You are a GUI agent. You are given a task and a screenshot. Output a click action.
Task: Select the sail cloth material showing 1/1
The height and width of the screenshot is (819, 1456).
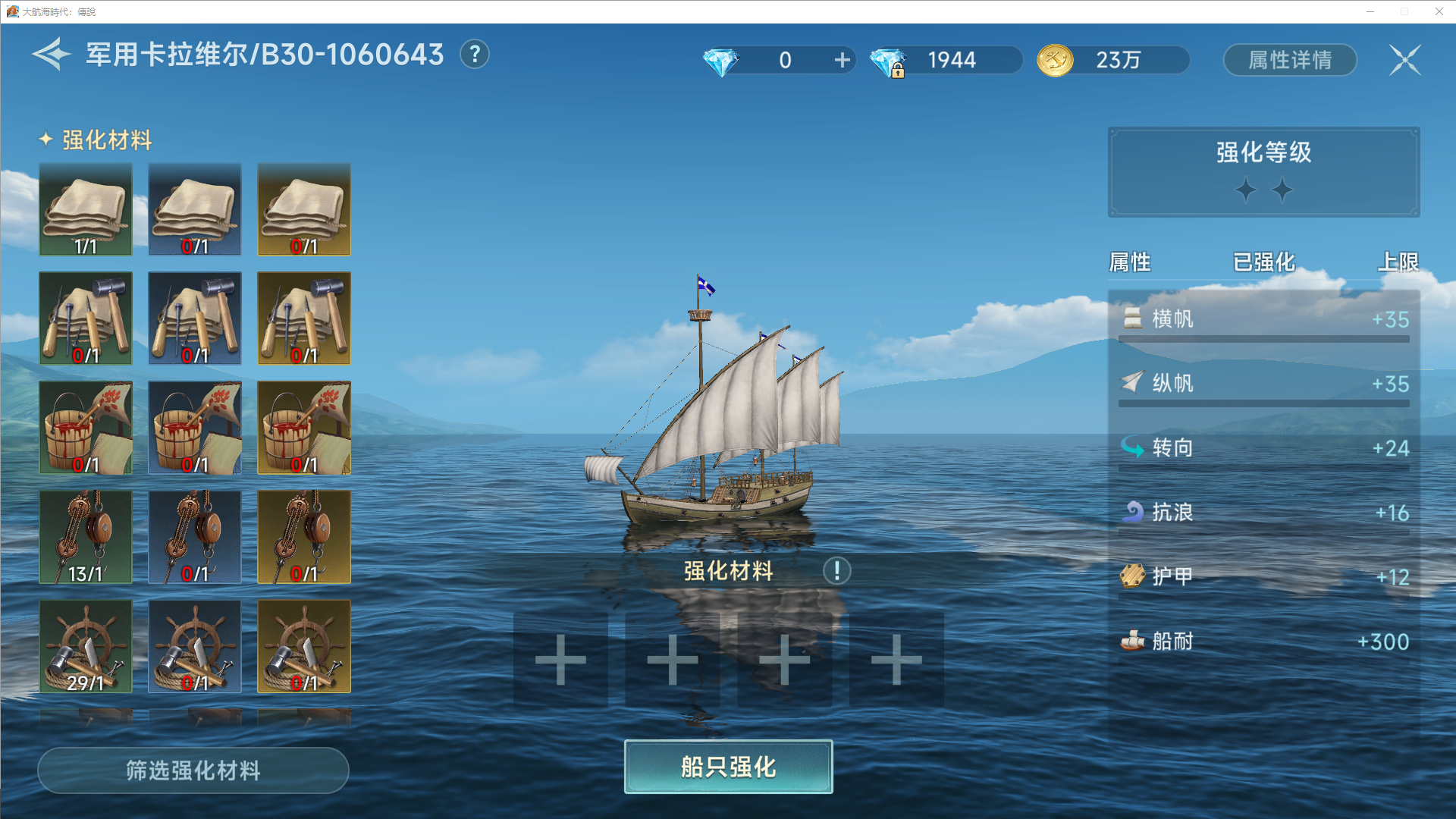coord(85,209)
